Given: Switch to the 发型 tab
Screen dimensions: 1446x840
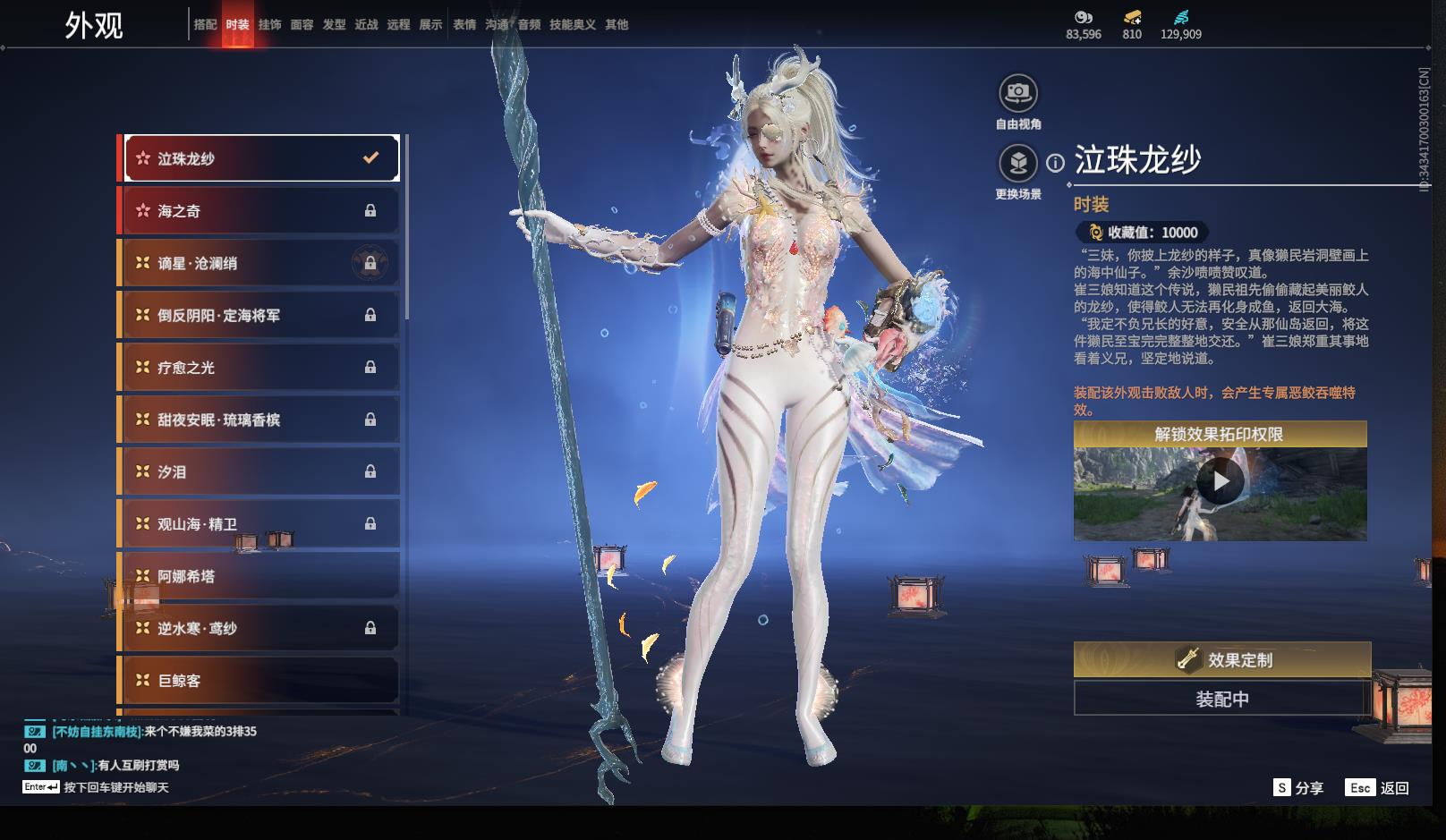Looking at the screenshot, I should click(x=334, y=24).
